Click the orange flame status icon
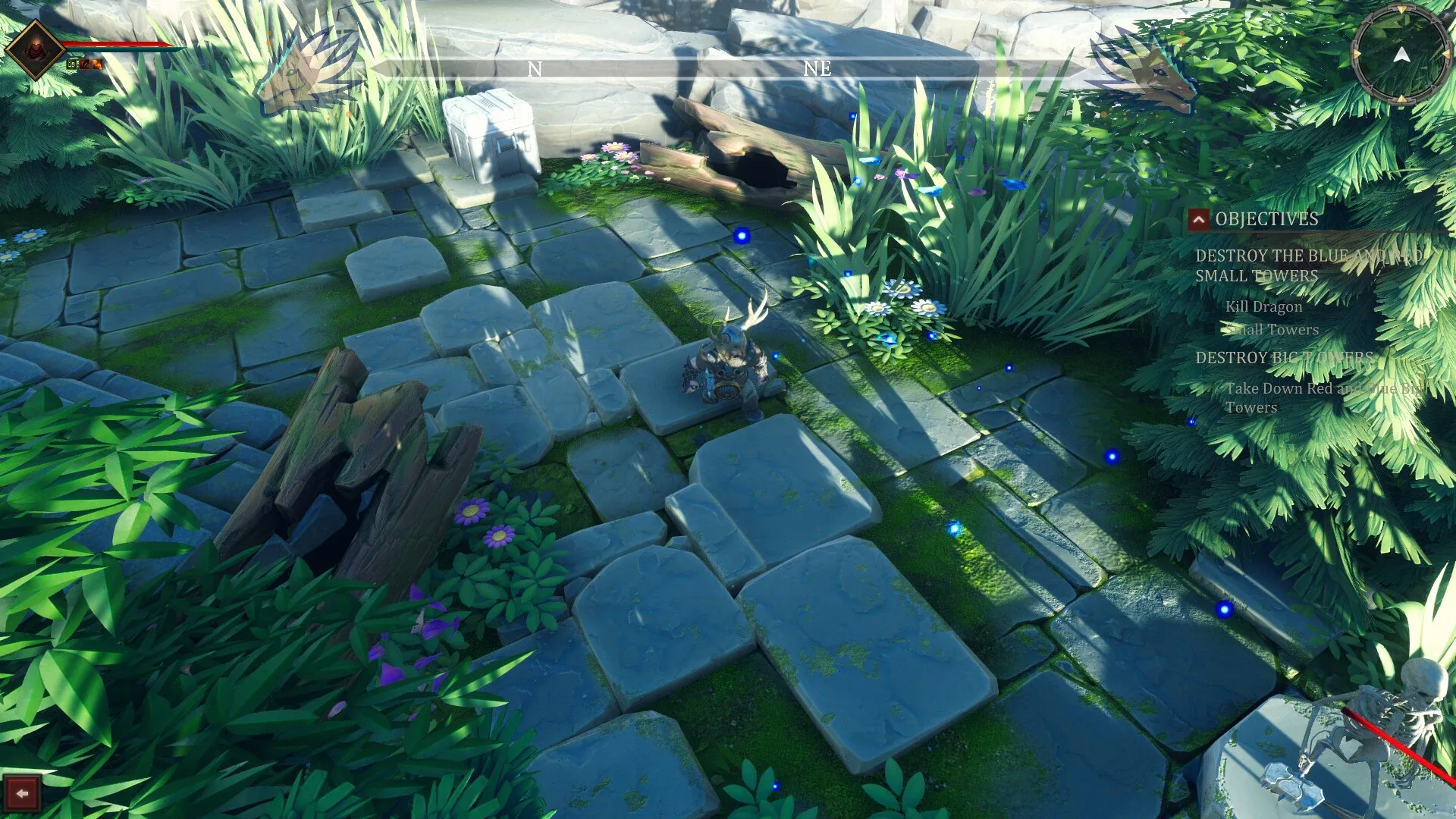This screenshot has width=1456, height=819. tap(97, 66)
